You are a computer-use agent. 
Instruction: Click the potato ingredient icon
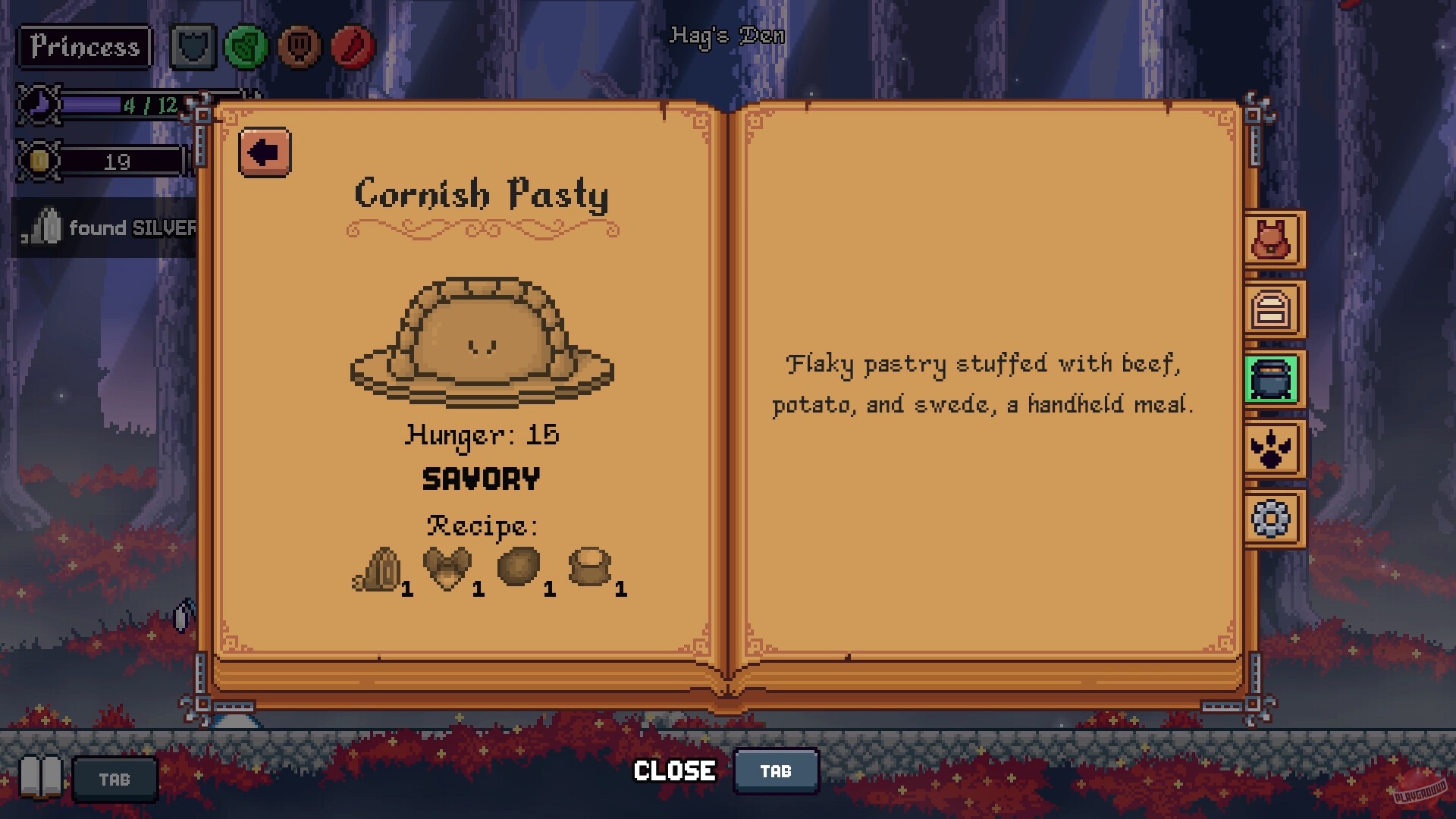coord(517,567)
